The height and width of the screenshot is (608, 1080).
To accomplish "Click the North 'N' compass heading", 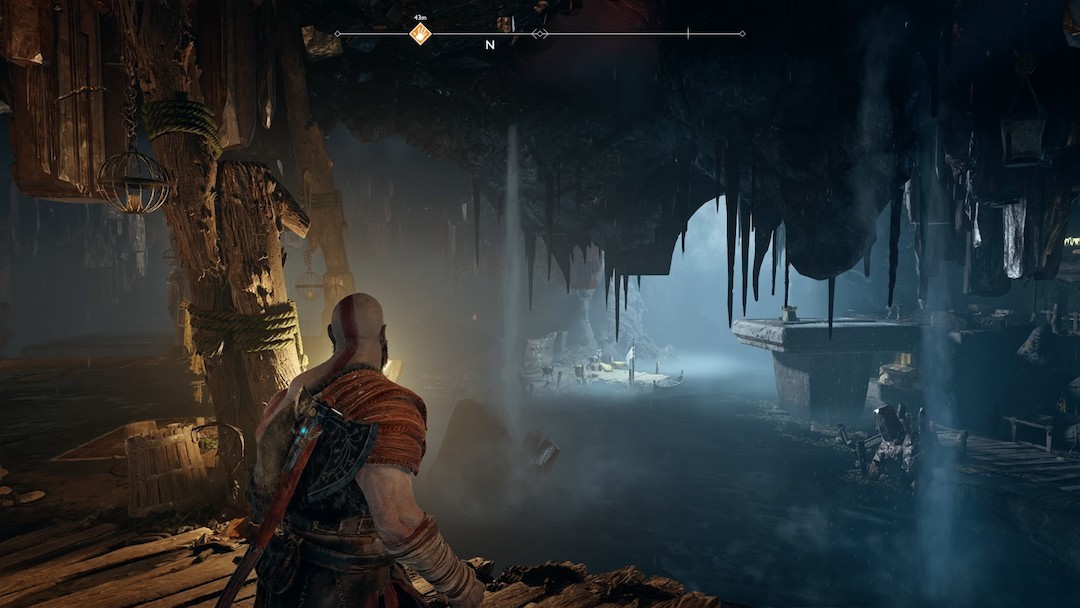I will (x=490, y=45).
